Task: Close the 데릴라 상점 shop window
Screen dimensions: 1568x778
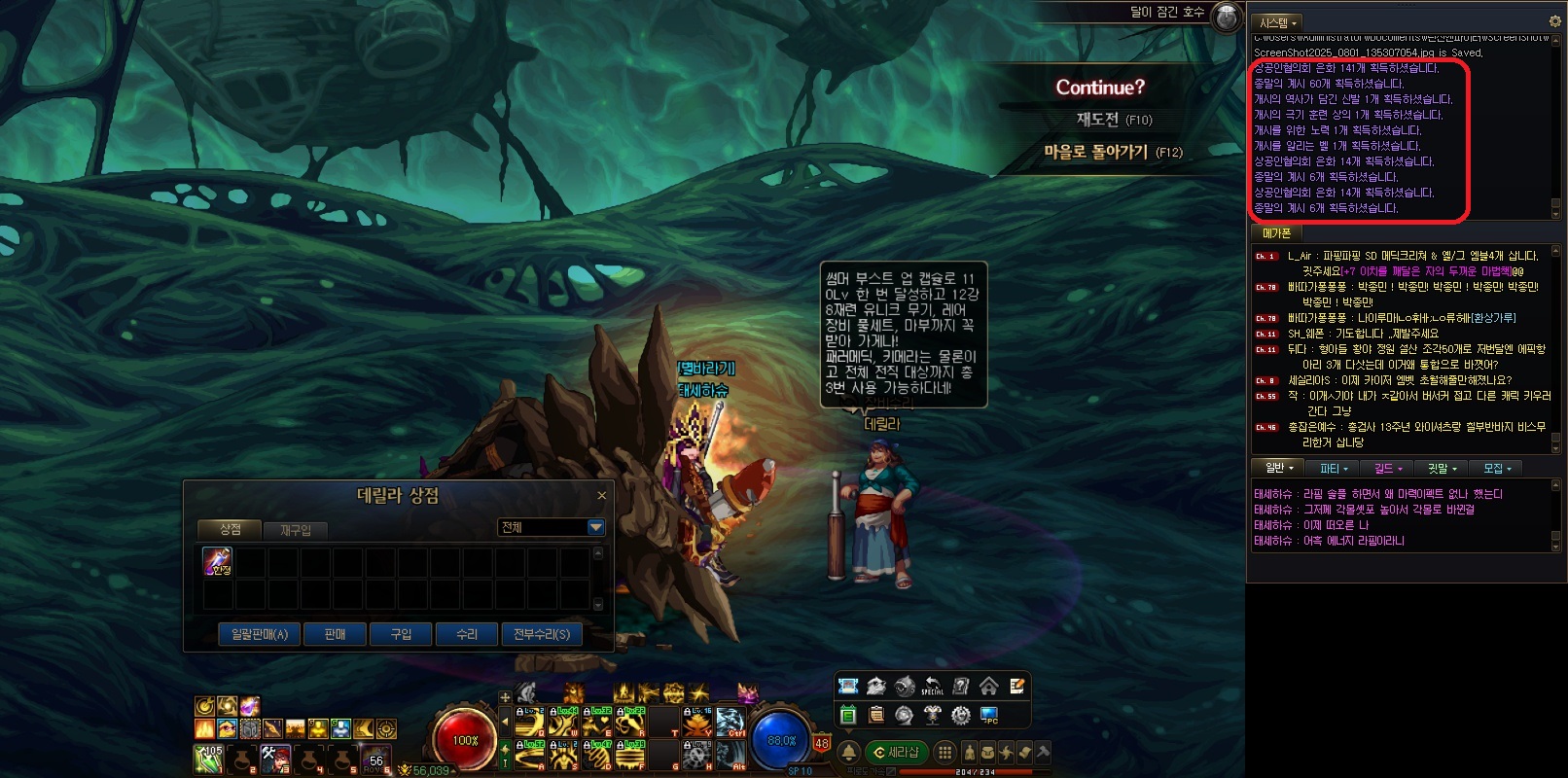Action: [x=601, y=496]
